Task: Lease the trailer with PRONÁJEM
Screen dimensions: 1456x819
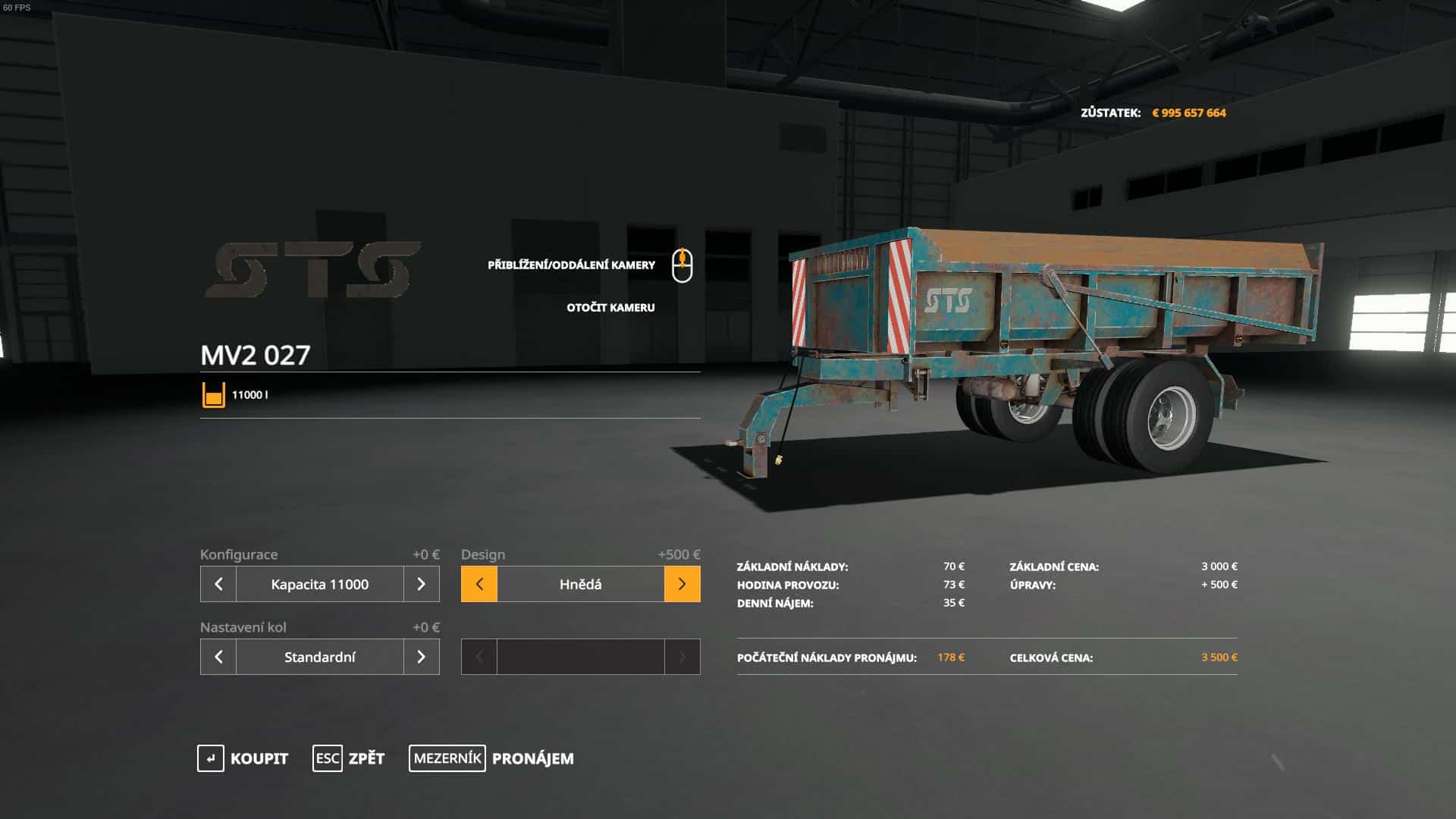Action: [x=491, y=758]
